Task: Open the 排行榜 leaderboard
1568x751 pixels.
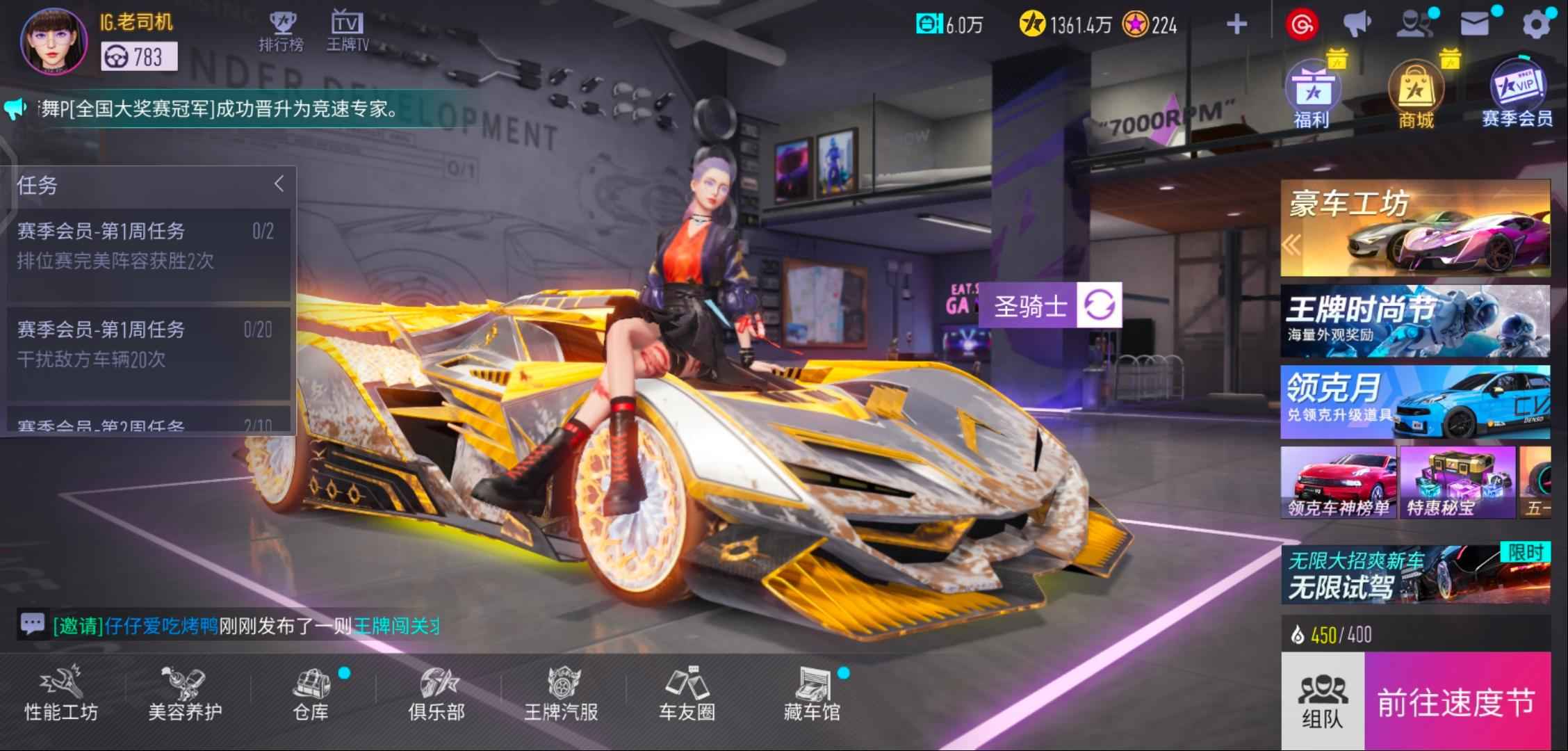Action: pos(281,32)
